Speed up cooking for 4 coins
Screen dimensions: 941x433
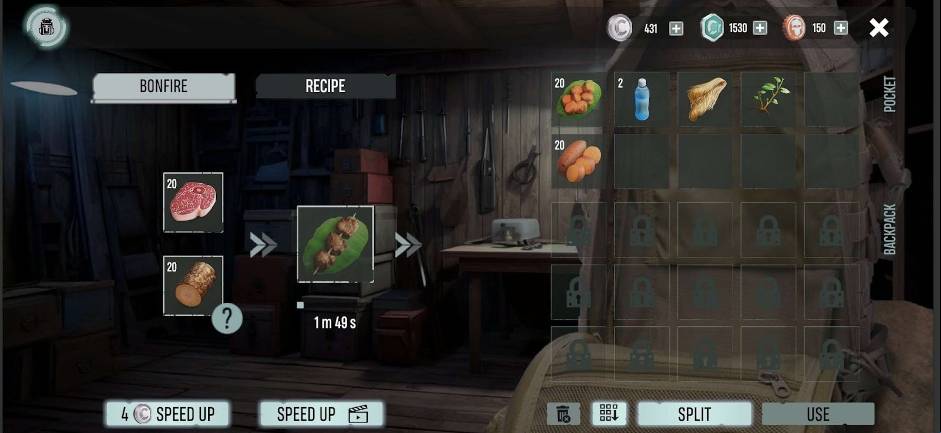[167, 414]
